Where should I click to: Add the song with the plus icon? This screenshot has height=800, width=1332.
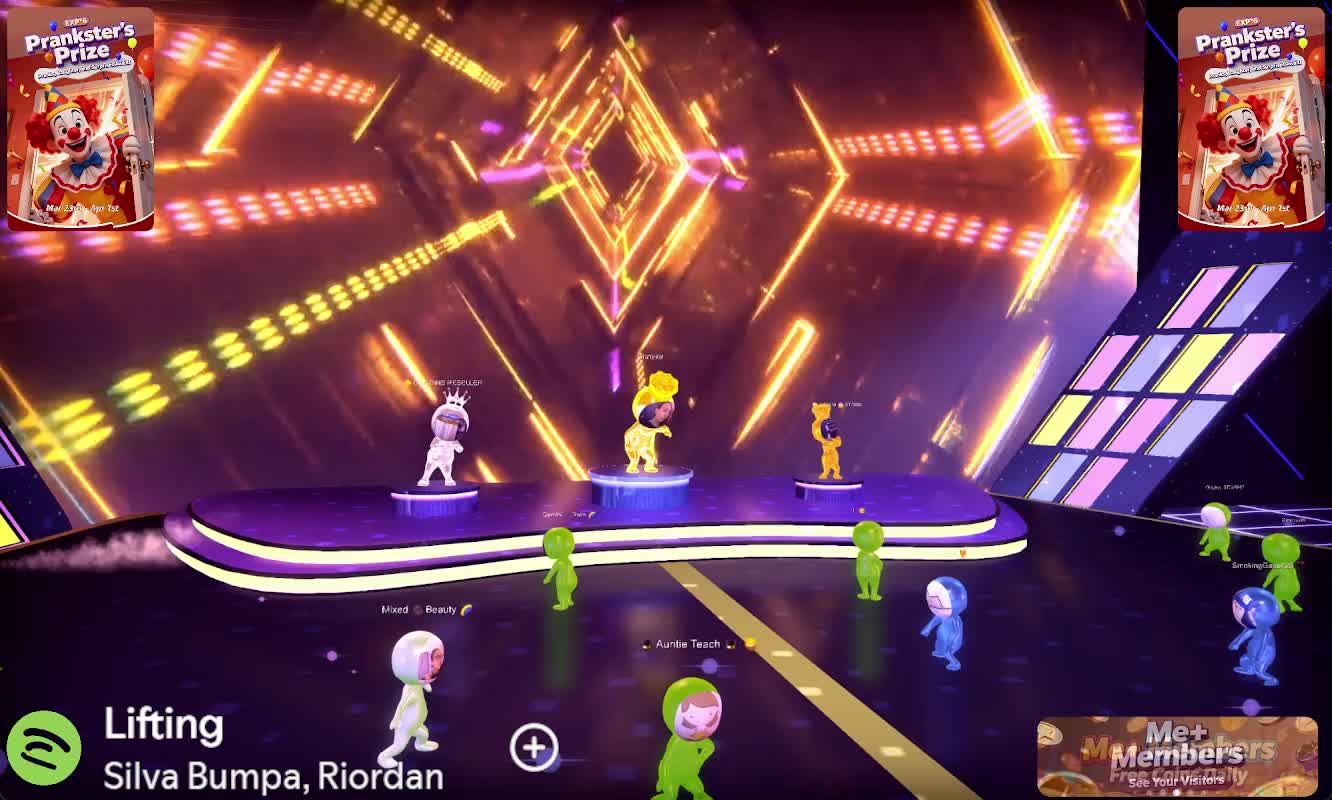coord(534,747)
